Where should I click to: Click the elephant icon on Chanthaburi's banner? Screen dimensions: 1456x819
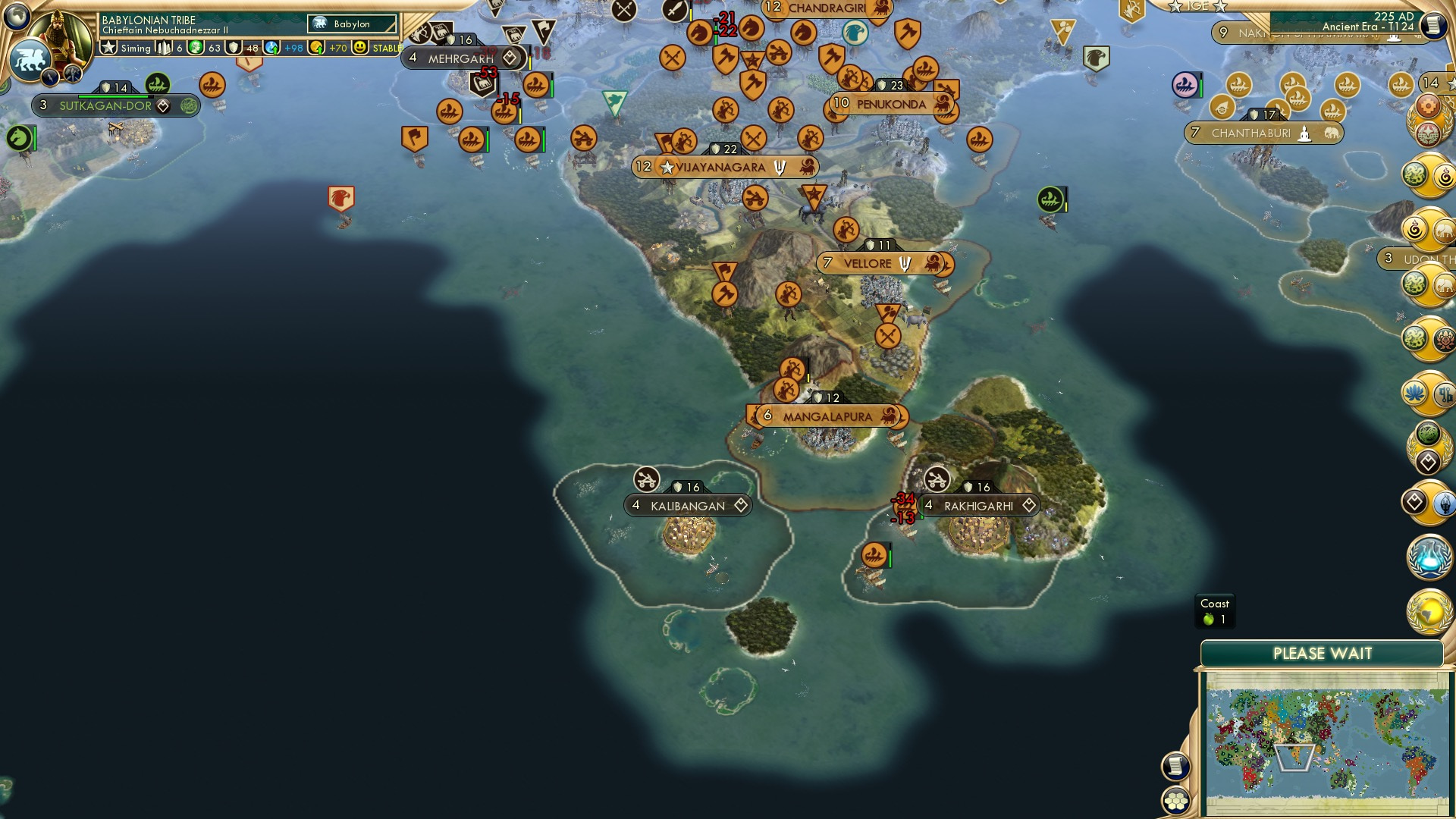click(x=1332, y=135)
